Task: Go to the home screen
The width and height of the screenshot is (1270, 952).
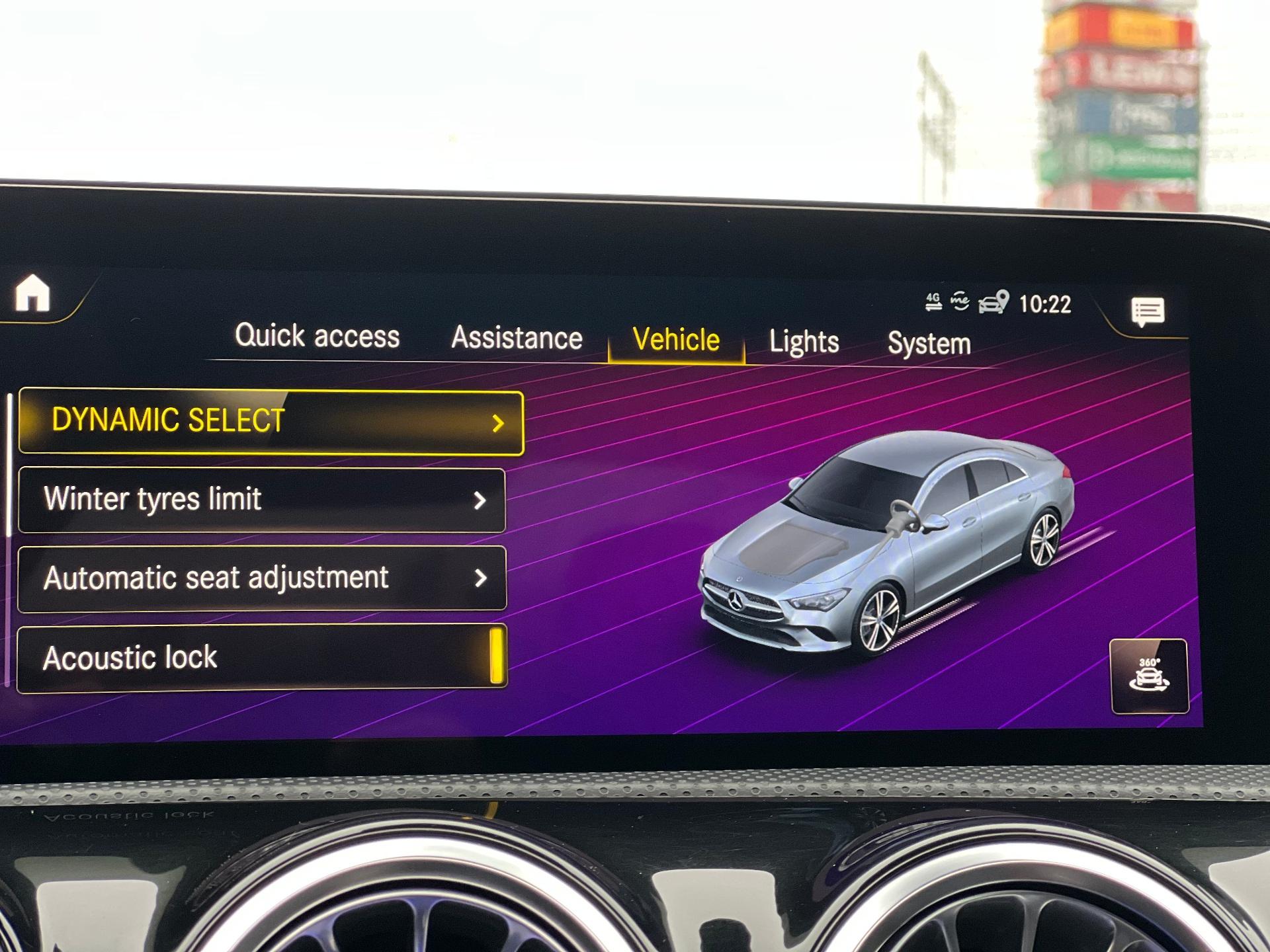Action: pos(32,293)
